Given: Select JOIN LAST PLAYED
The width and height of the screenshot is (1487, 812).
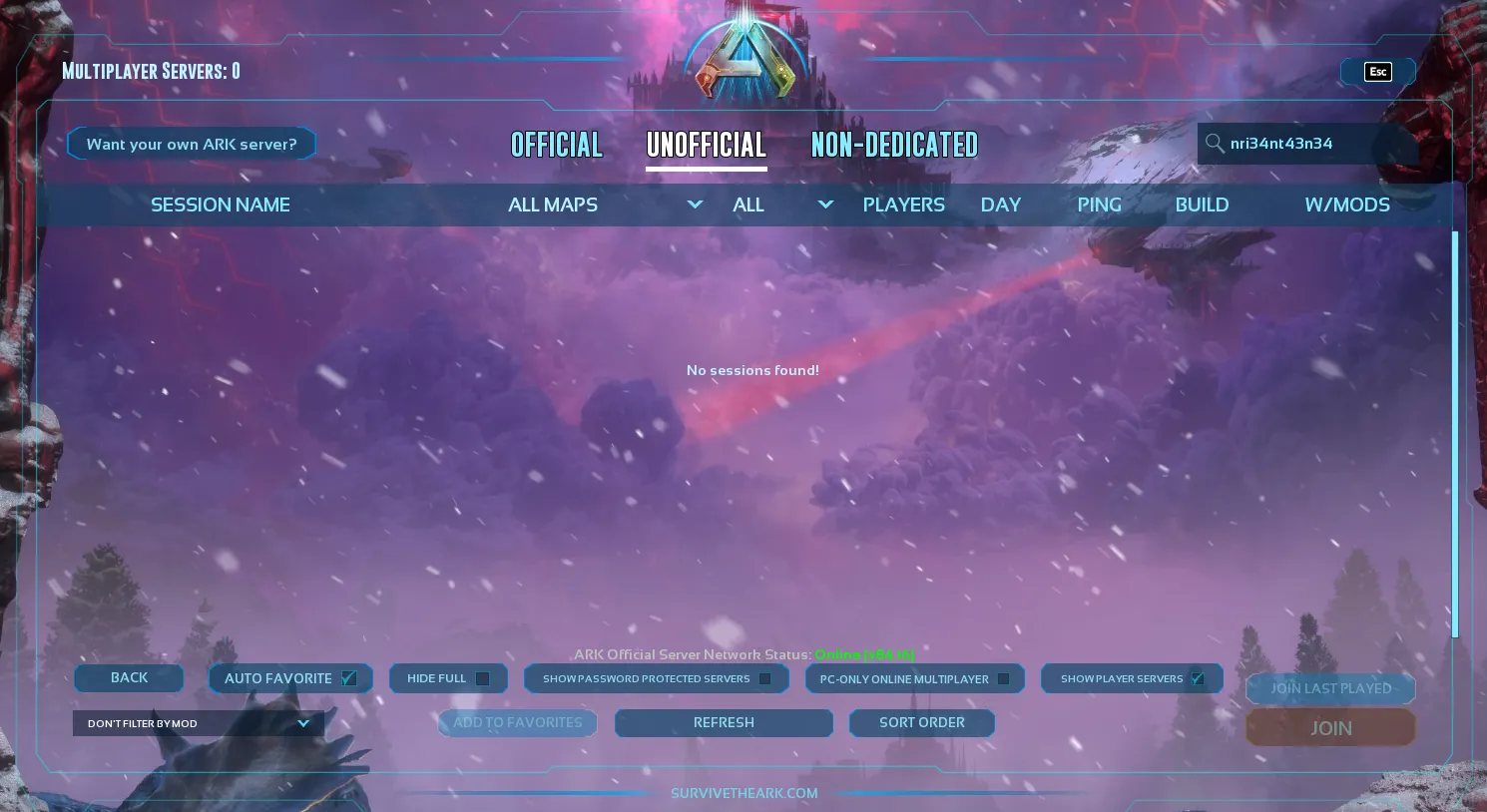Looking at the screenshot, I should [1330, 688].
